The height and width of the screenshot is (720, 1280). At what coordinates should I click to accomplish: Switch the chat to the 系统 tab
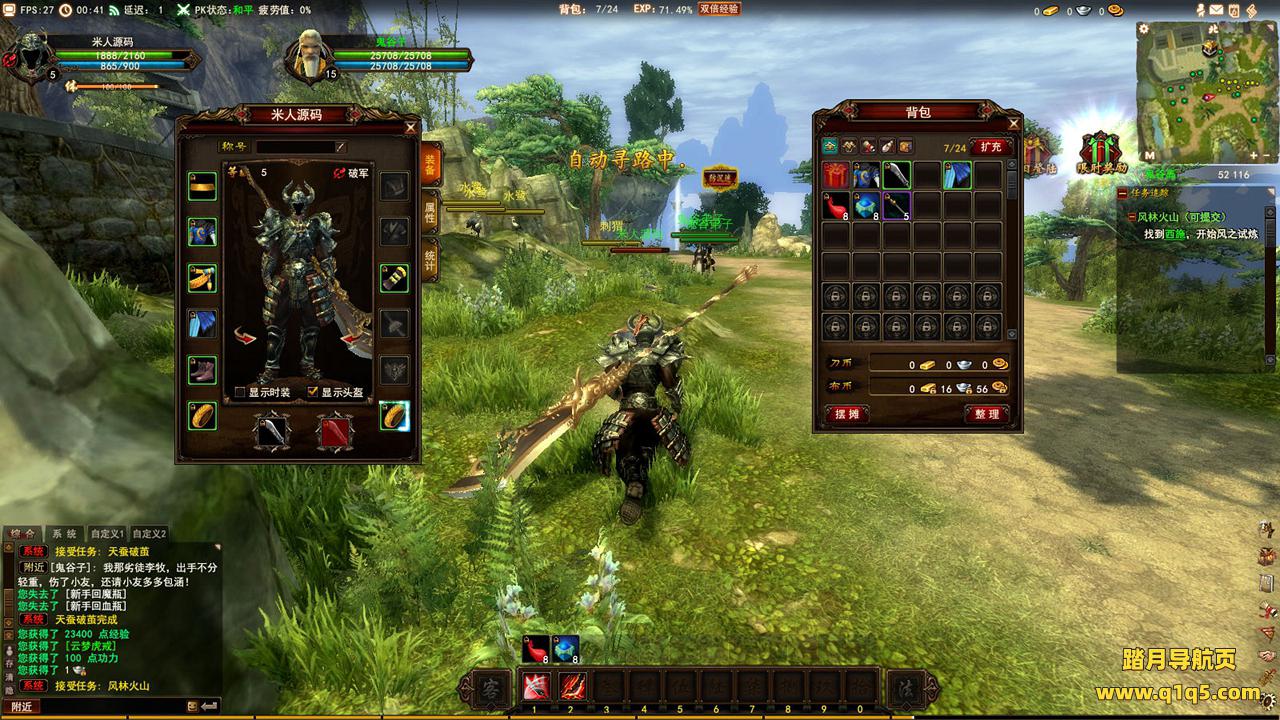tap(64, 534)
